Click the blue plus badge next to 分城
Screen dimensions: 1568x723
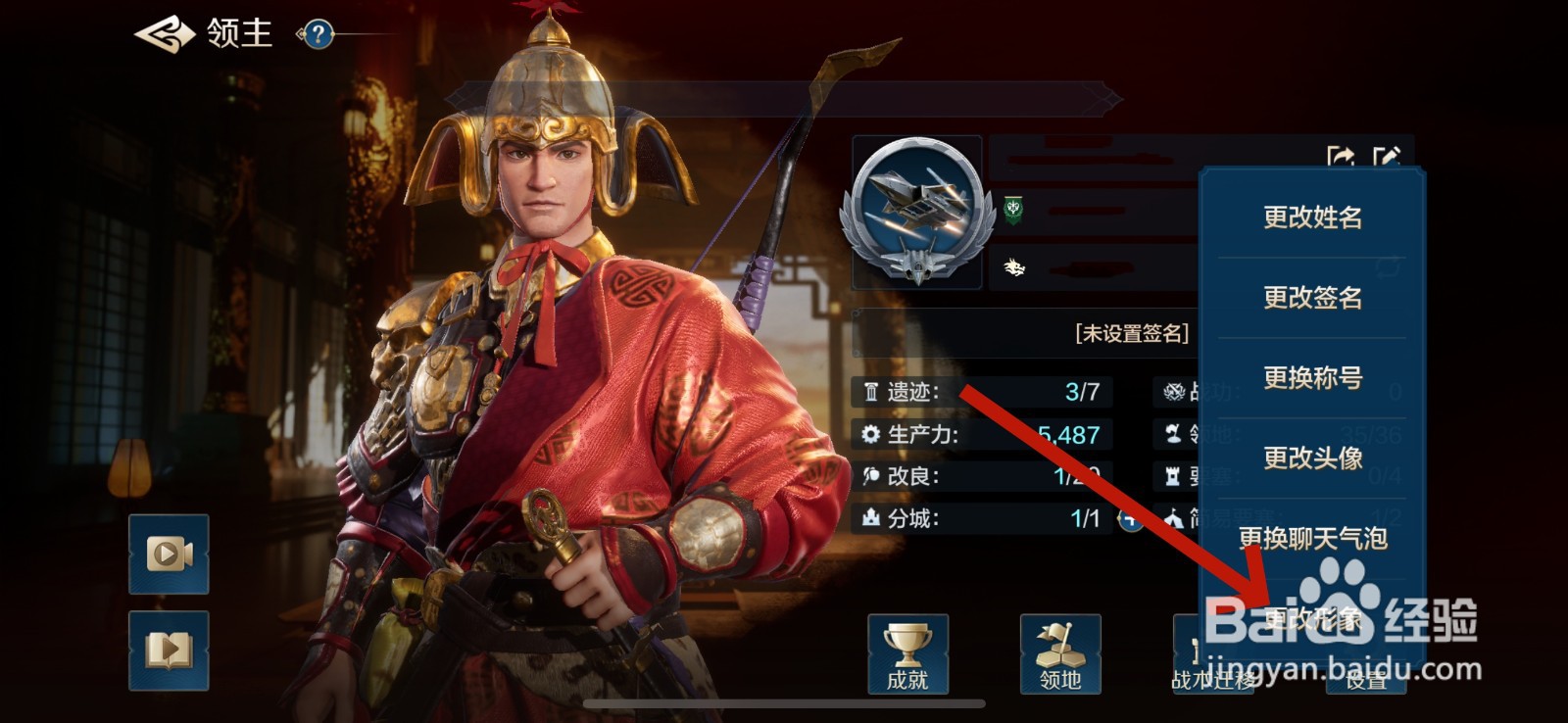1129,520
